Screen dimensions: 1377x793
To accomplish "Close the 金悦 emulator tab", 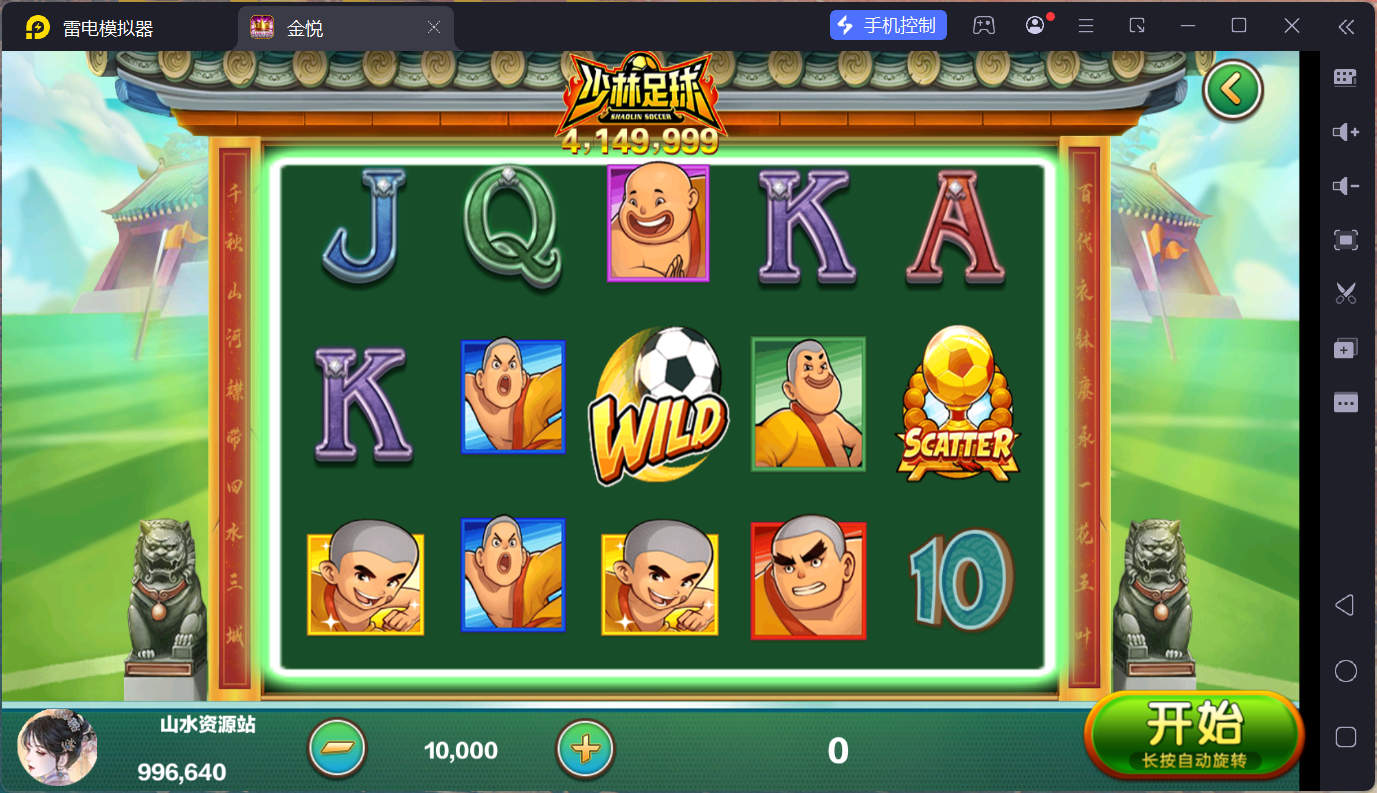I will 434,28.
